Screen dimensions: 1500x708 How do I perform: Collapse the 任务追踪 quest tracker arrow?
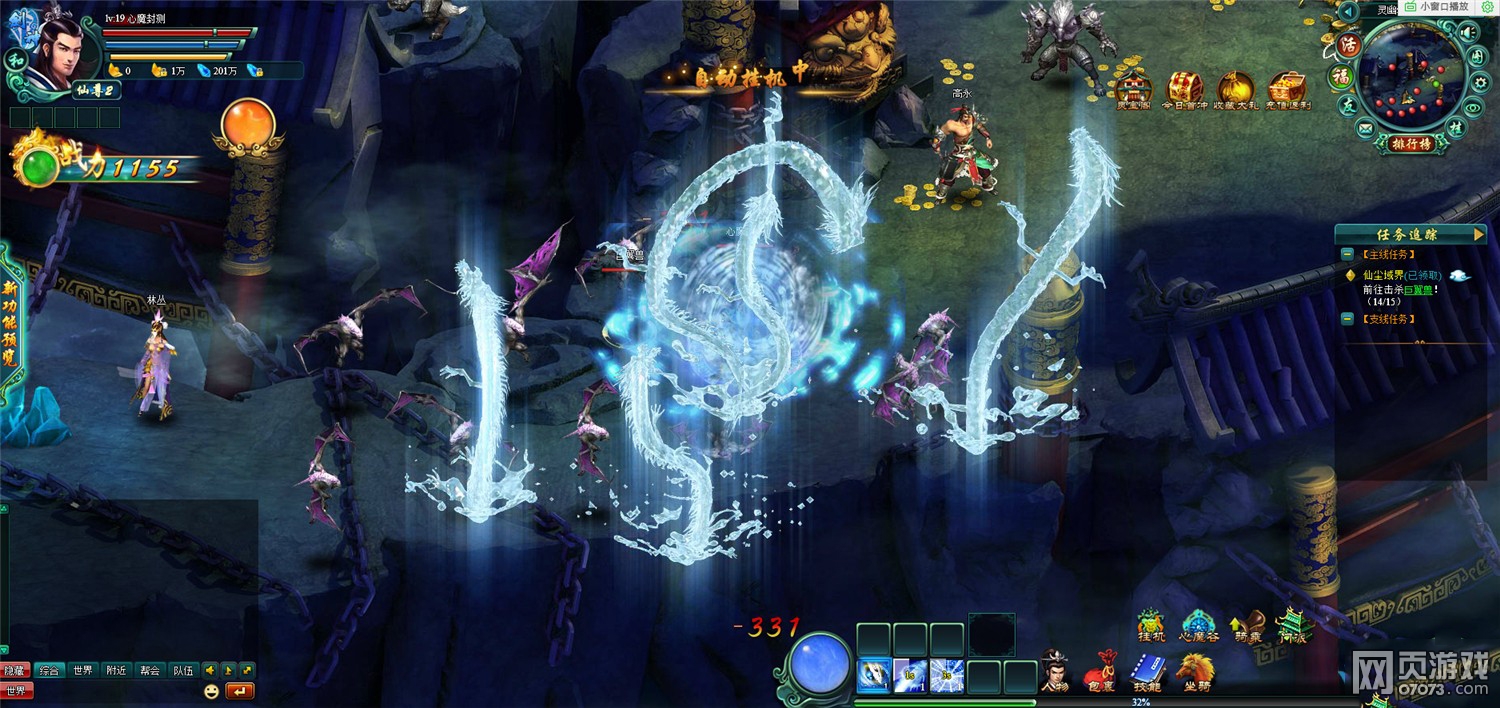(1475, 234)
